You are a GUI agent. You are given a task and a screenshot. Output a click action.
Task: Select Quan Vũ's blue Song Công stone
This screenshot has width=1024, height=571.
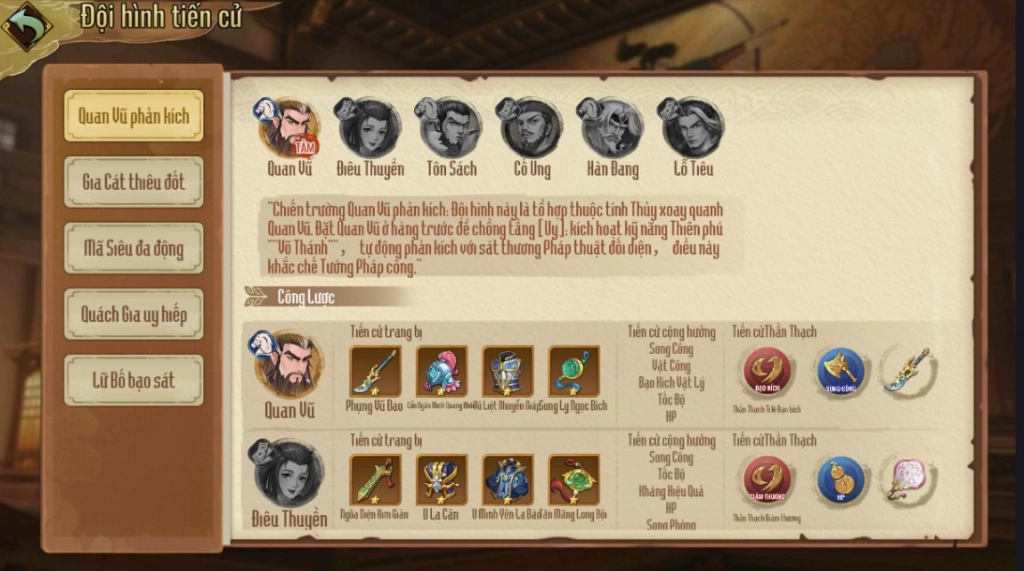click(841, 371)
